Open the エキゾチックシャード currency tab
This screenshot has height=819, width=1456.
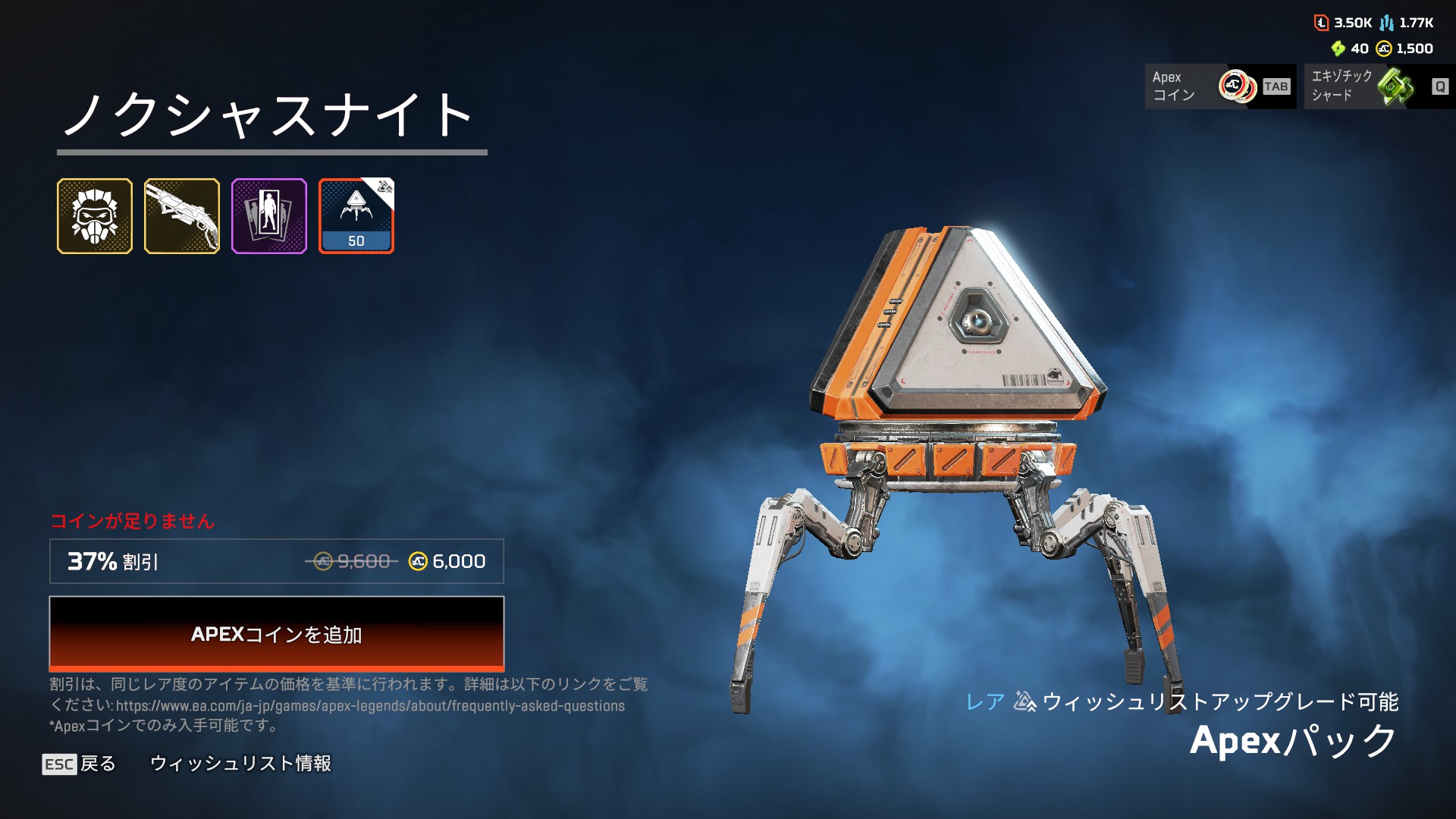[x=1379, y=86]
